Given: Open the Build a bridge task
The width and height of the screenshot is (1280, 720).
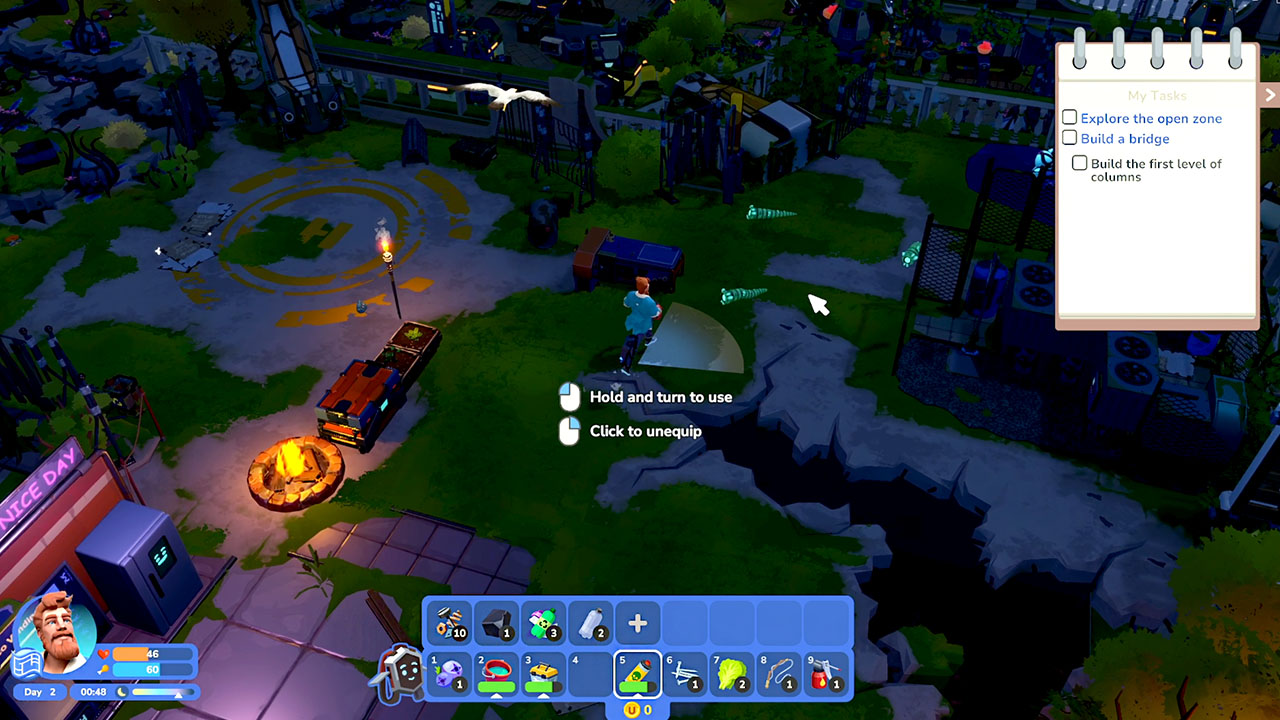Looking at the screenshot, I should pyautogui.click(x=1124, y=139).
